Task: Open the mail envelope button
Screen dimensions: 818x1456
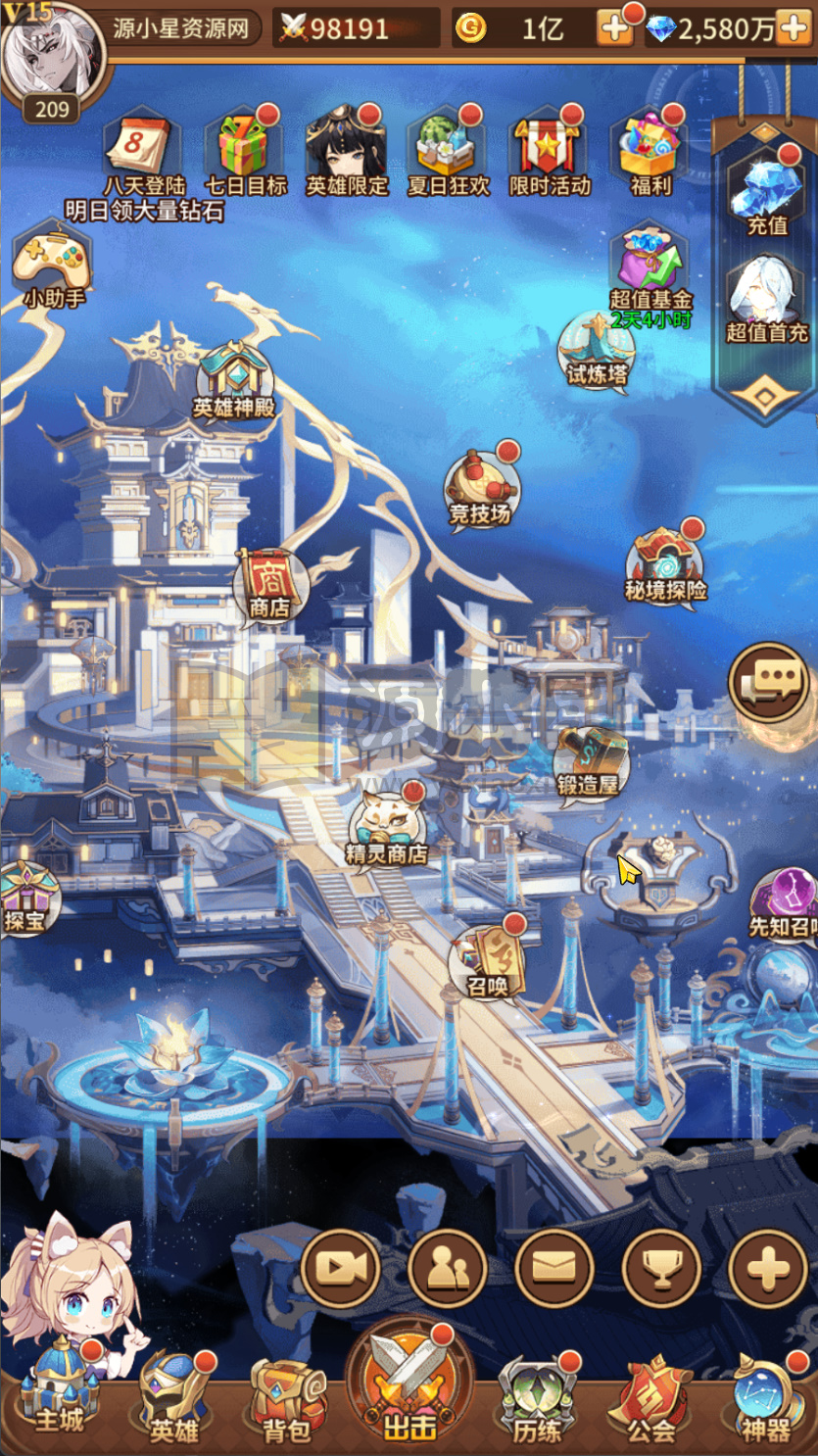Action: (553, 1268)
